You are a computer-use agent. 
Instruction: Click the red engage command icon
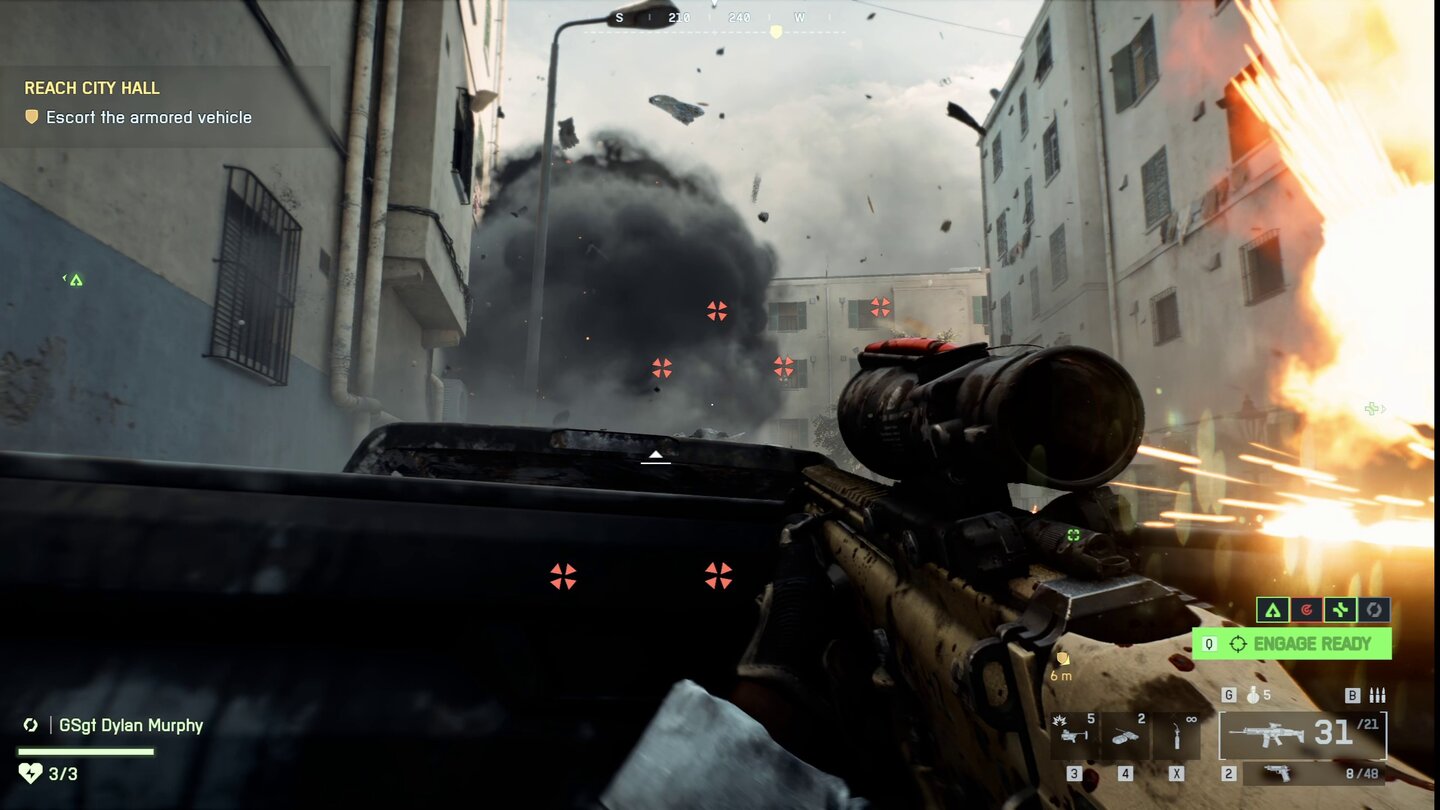(1309, 609)
